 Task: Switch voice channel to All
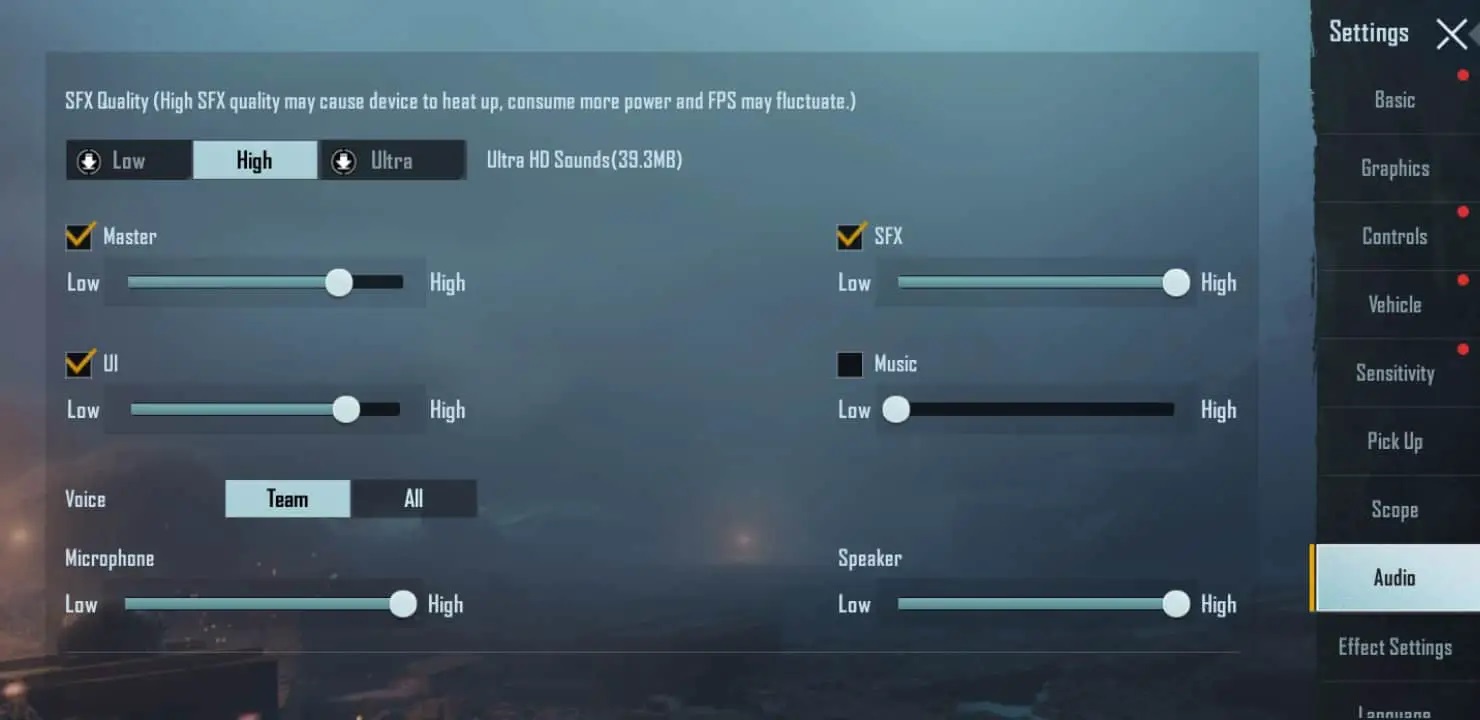413,499
